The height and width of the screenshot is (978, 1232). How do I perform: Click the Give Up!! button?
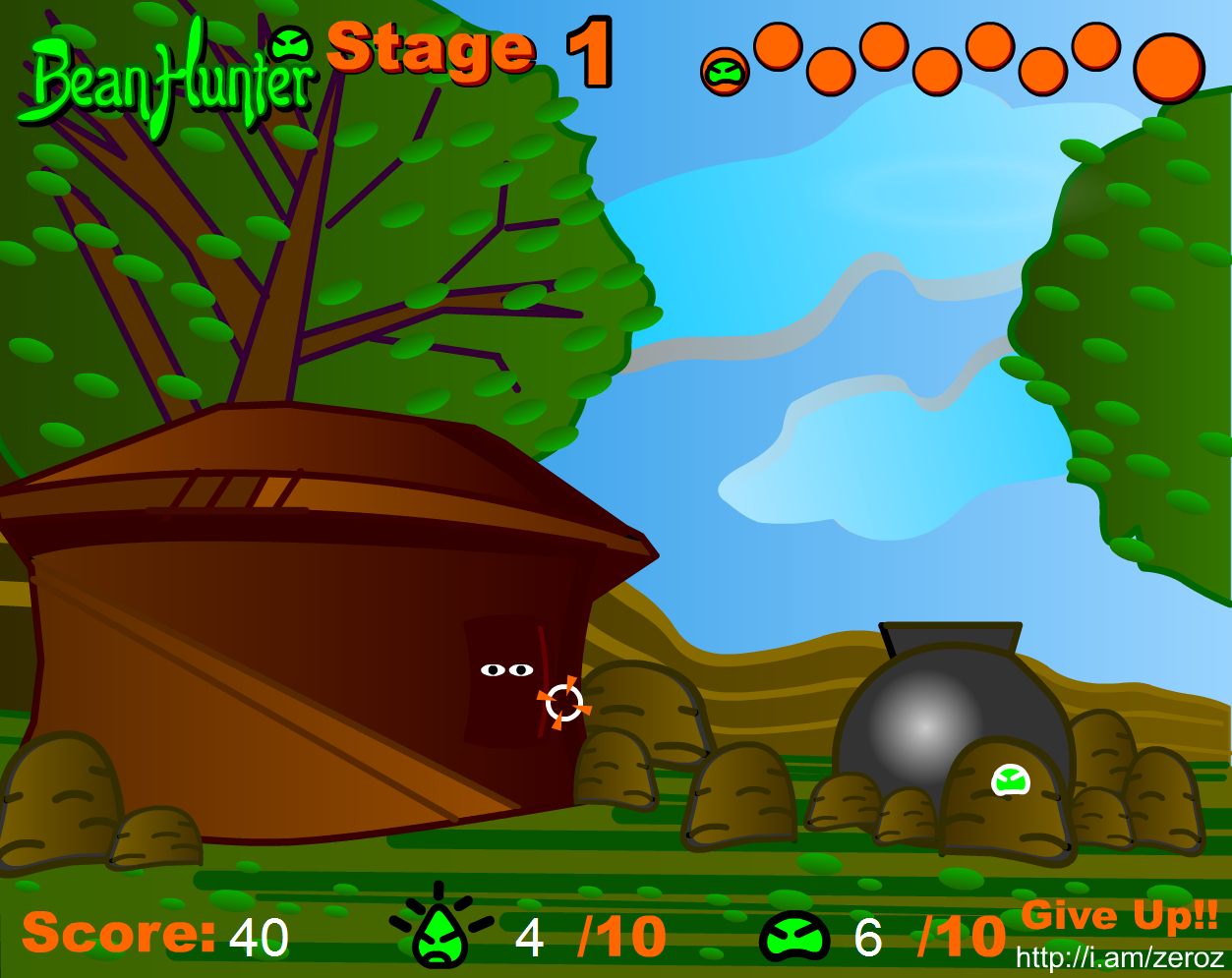tap(1119, 915)
